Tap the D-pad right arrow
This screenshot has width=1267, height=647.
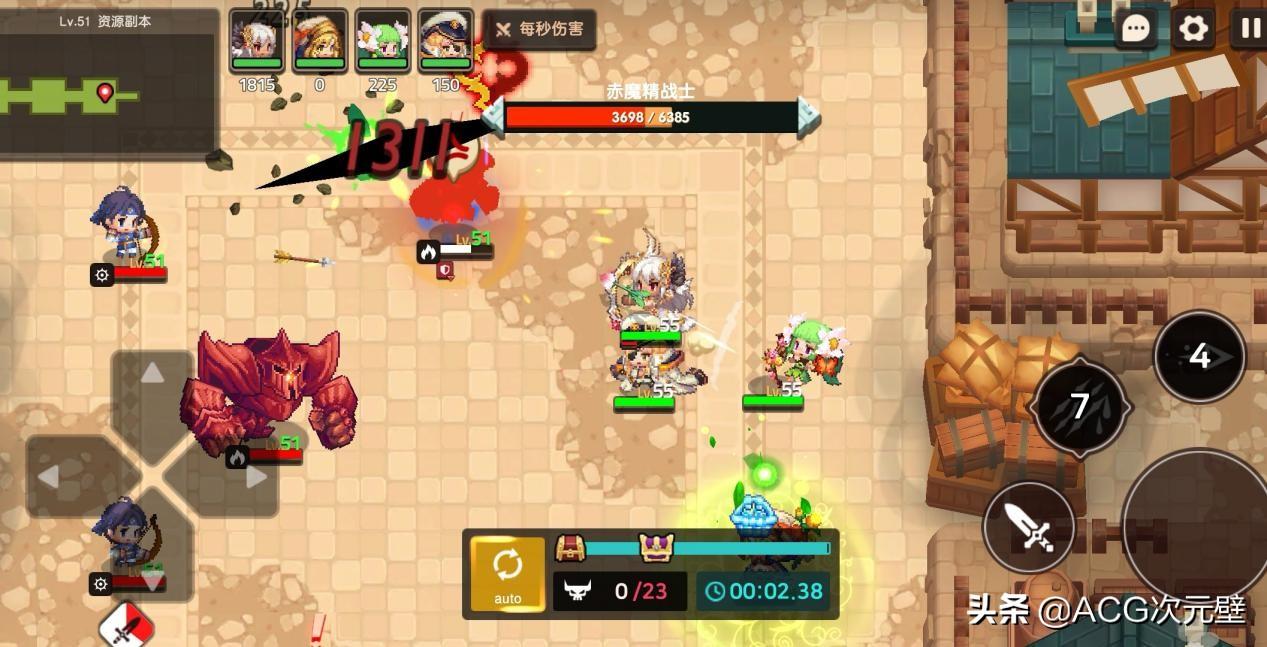[257, 477]
